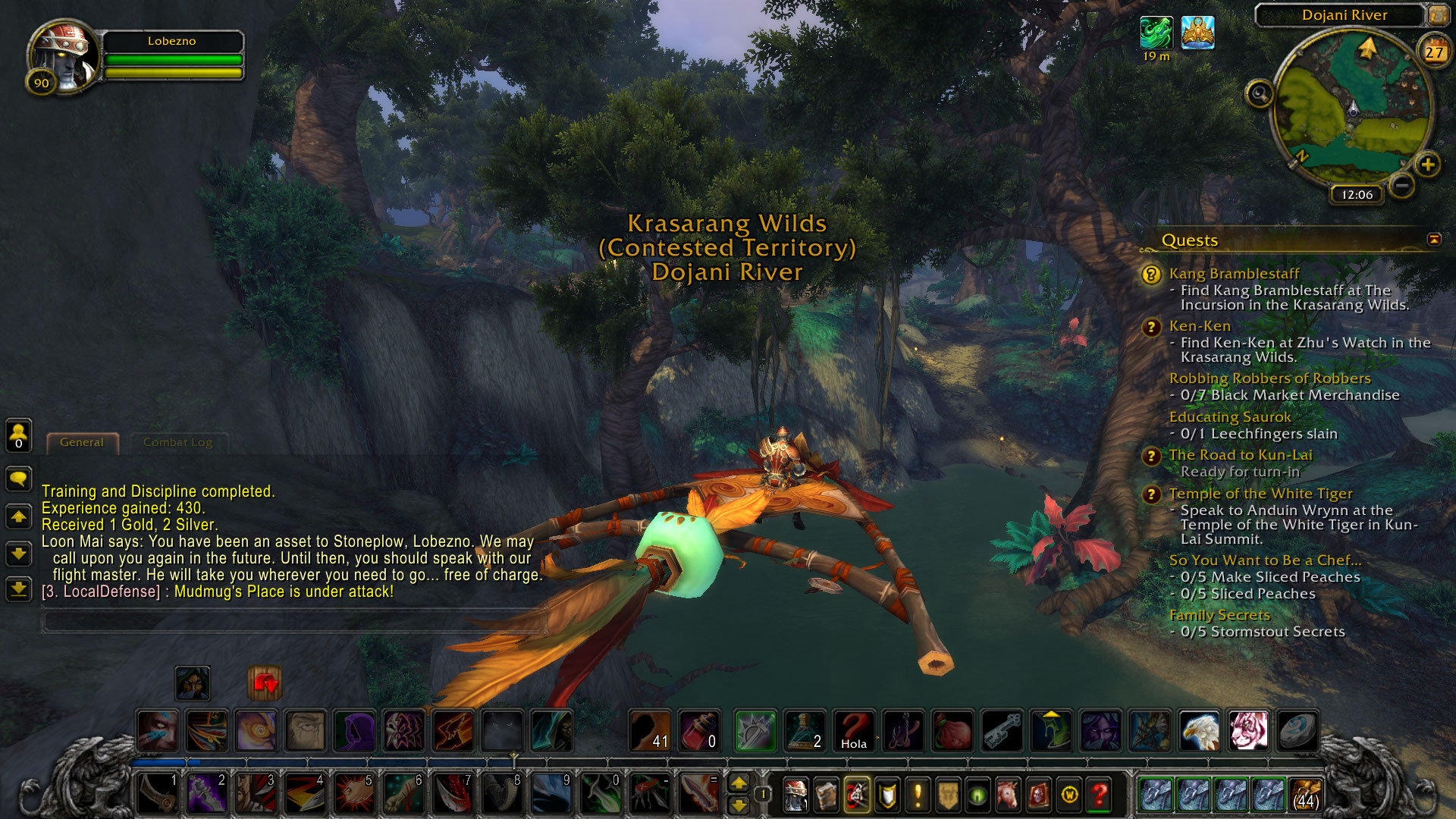Zoom out on the minimap
This screenshot has width=1456, height=819.
(1402, 184)
